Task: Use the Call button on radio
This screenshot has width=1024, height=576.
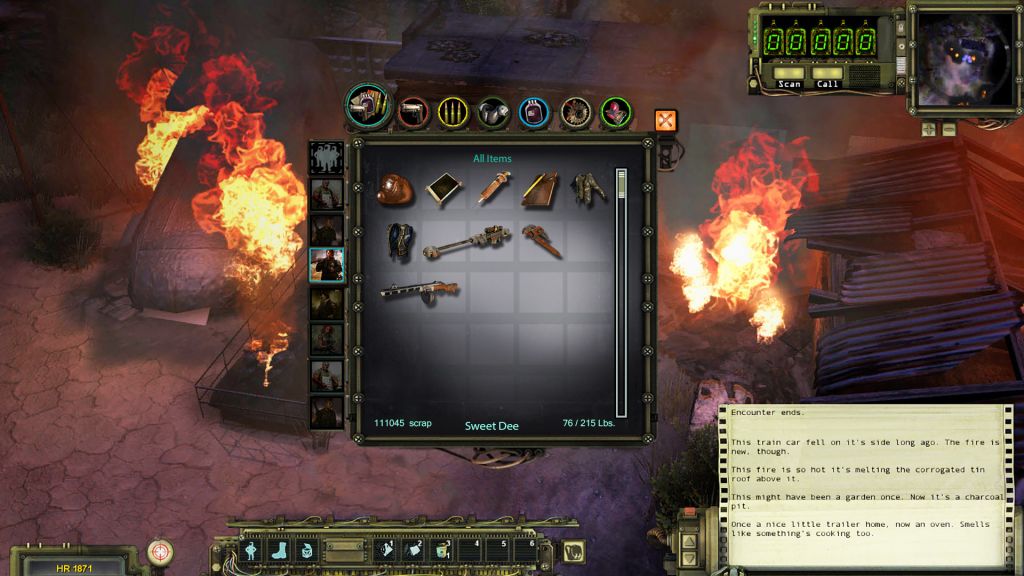Action: coord(827,77)
